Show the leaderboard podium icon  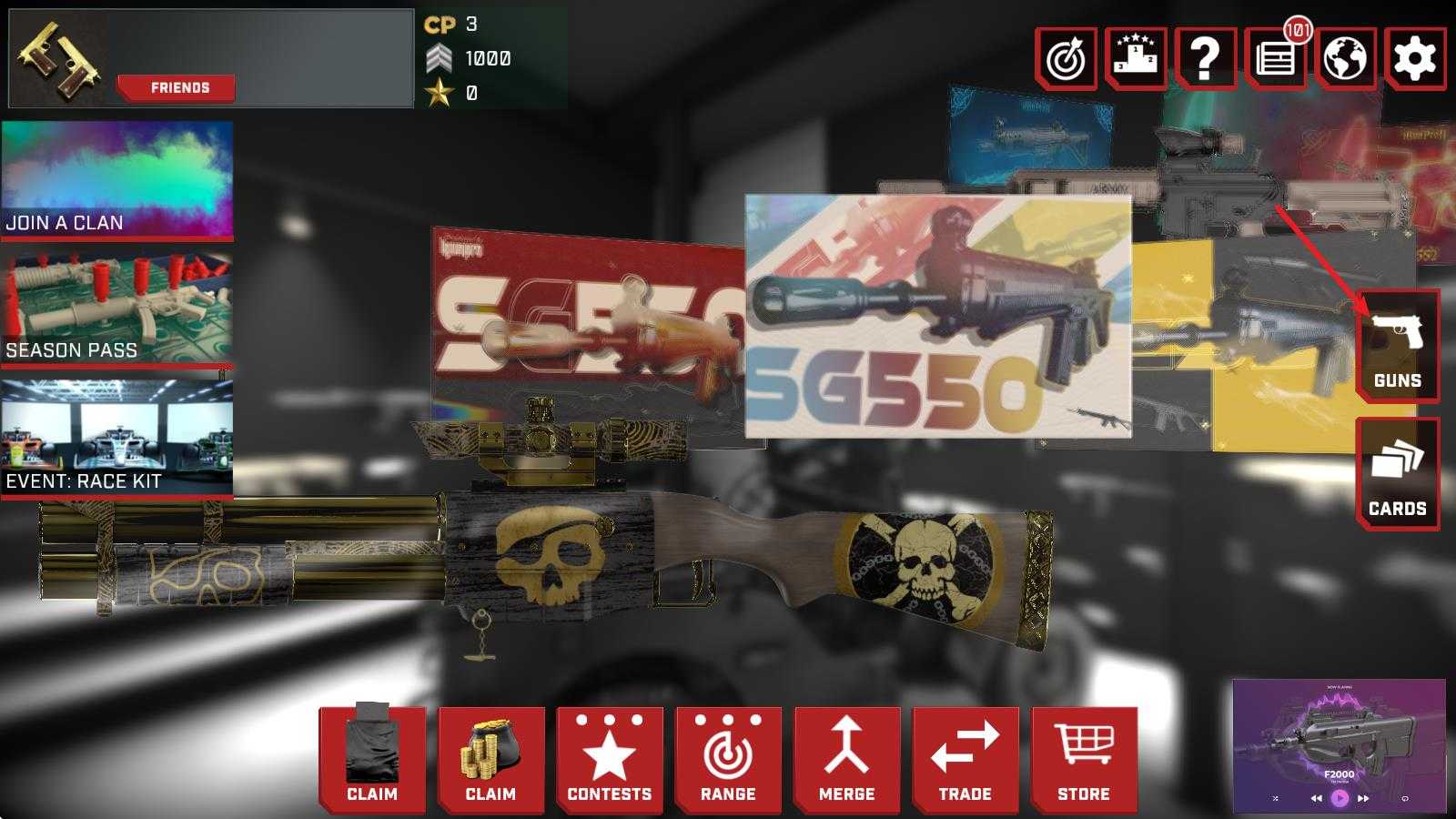coord(1136,58)
